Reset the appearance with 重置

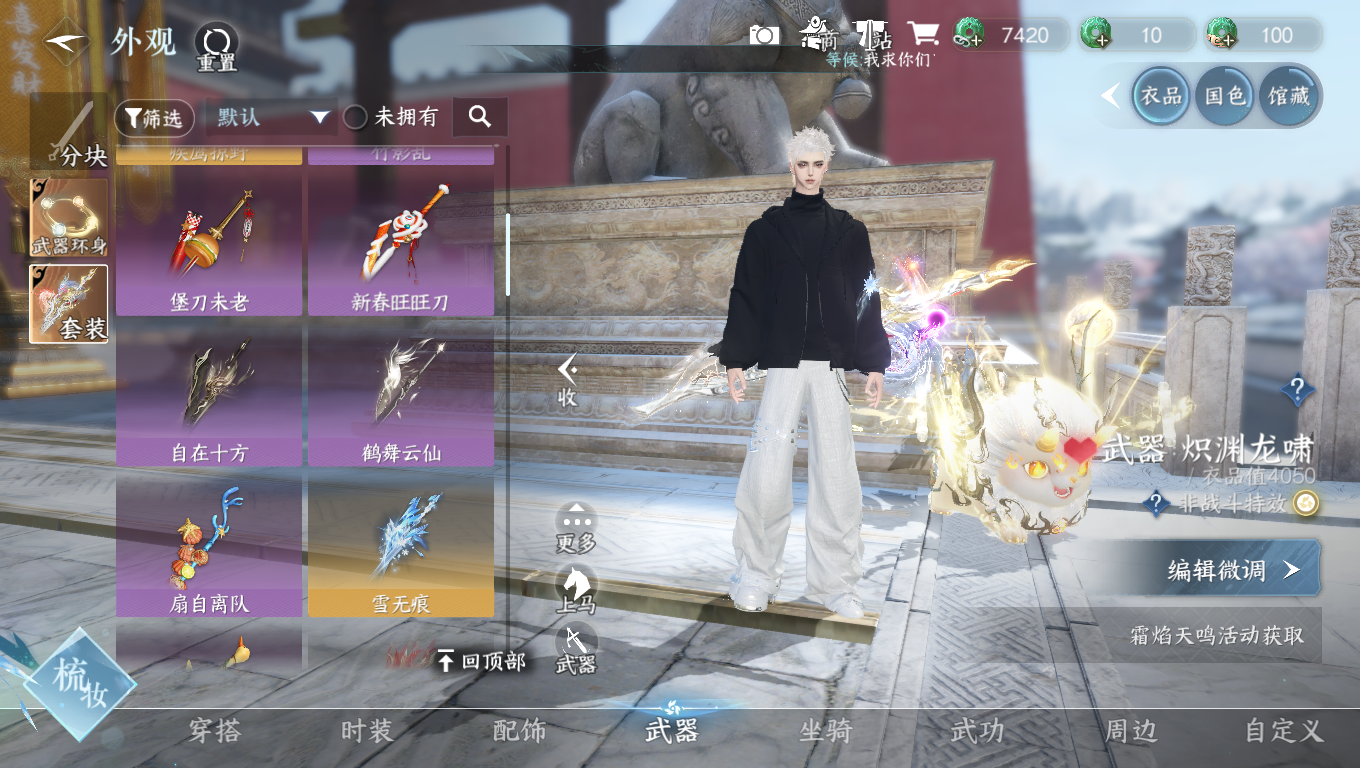pyautogui.click(x=216, y=45)
